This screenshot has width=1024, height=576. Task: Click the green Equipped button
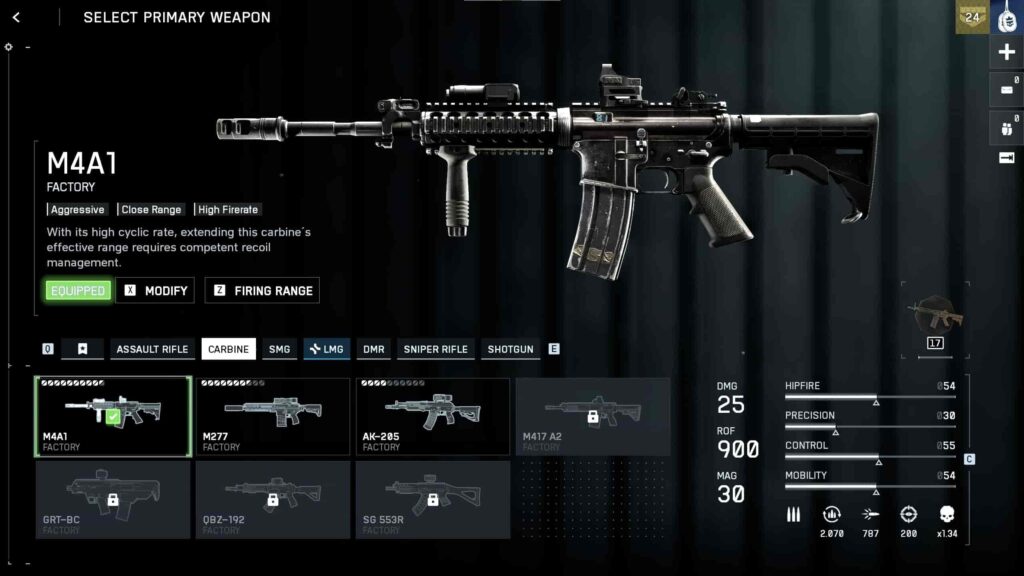[77, 290]
